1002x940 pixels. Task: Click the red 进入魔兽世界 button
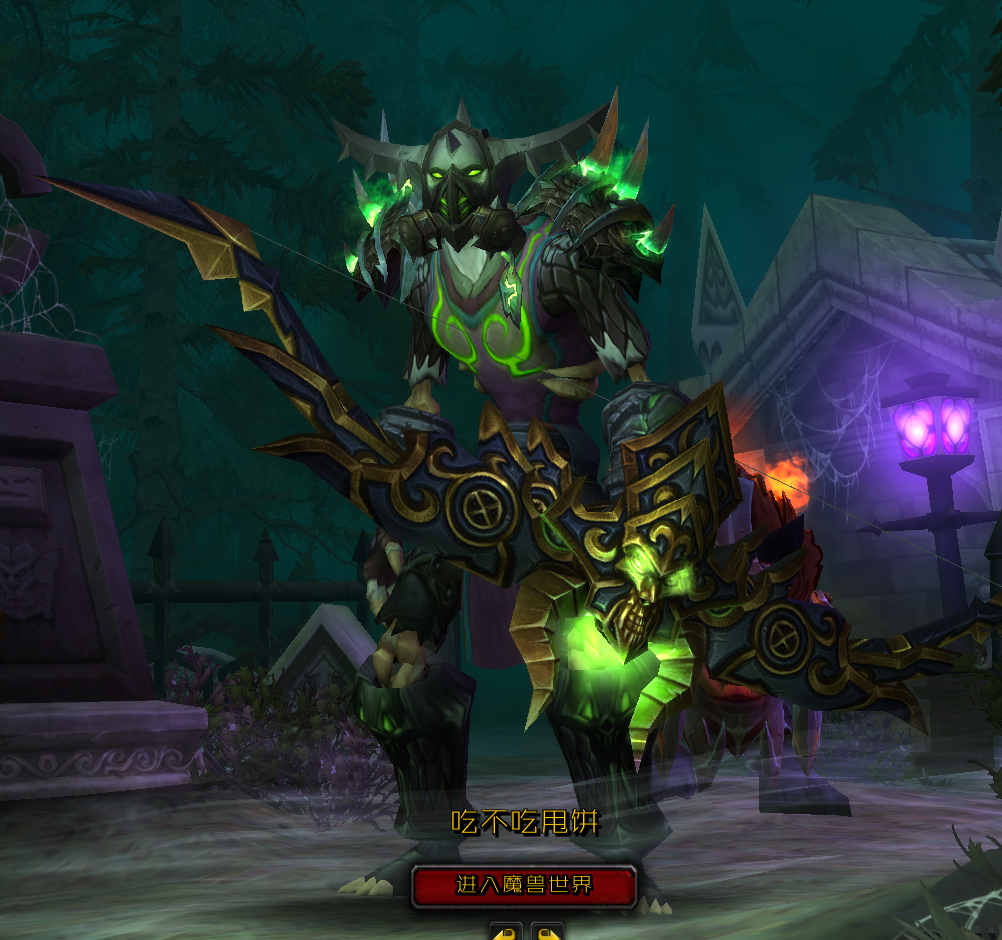point(524,885)
